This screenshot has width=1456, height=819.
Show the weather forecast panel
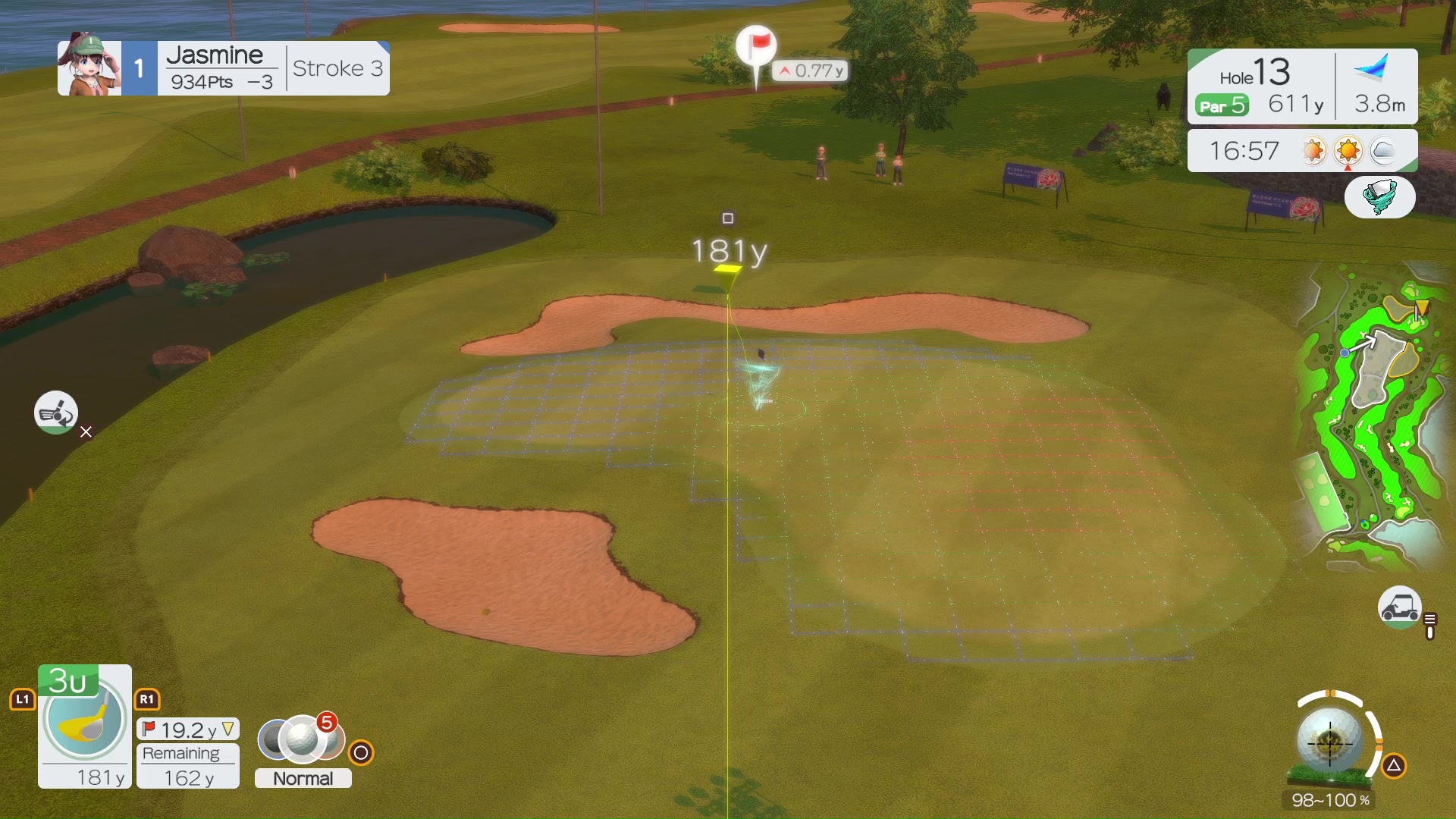[x=1301, y=151]
